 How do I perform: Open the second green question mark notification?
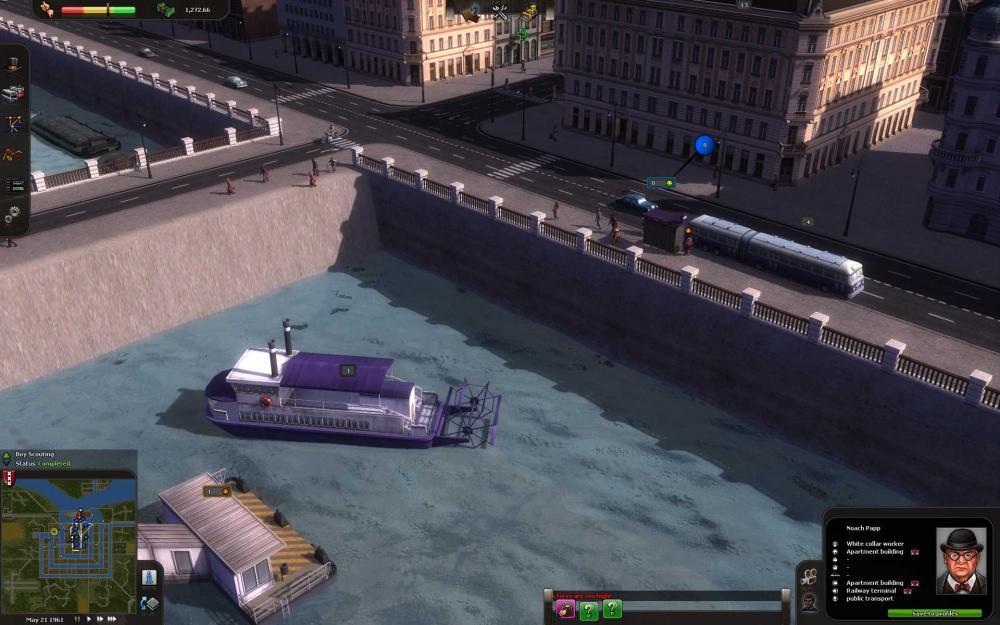point(612,609)
